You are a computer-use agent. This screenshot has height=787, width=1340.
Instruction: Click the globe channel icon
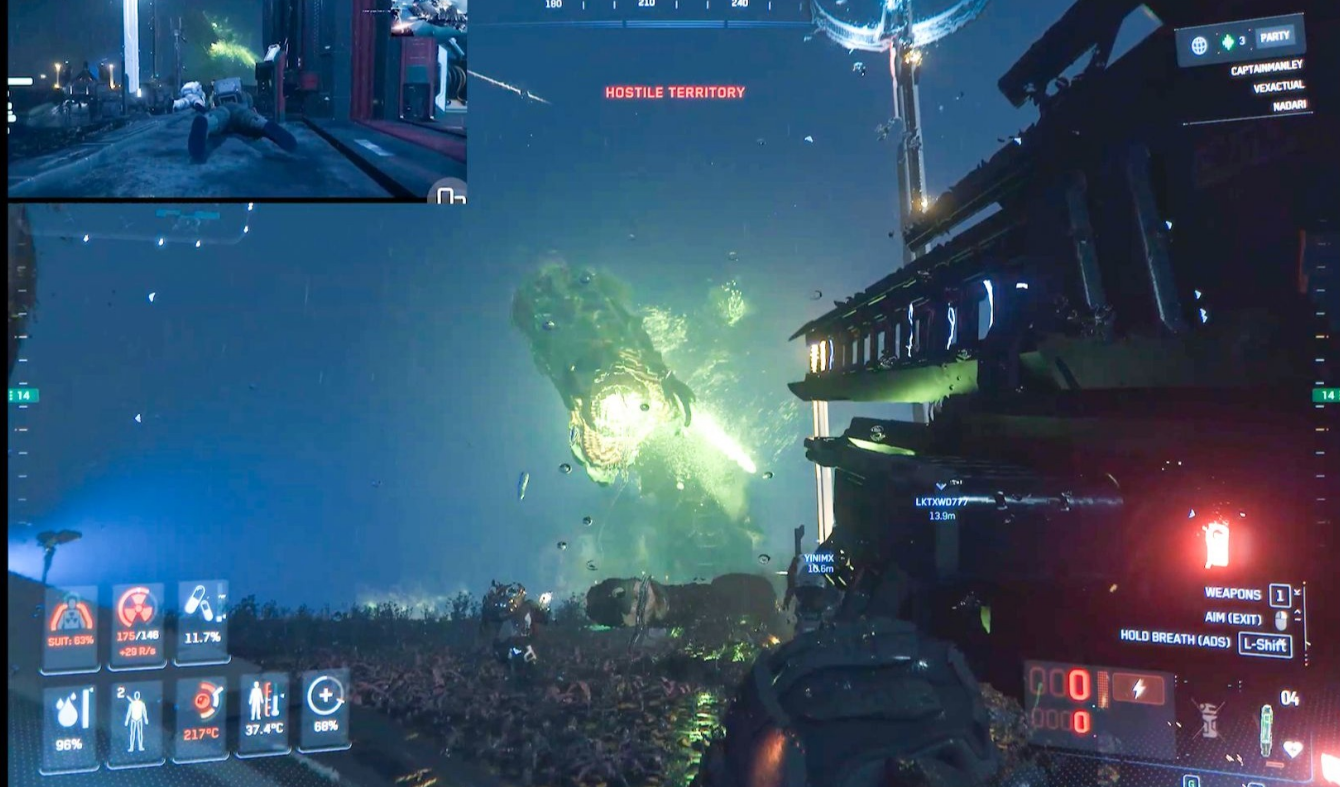tap(1199, 45)
